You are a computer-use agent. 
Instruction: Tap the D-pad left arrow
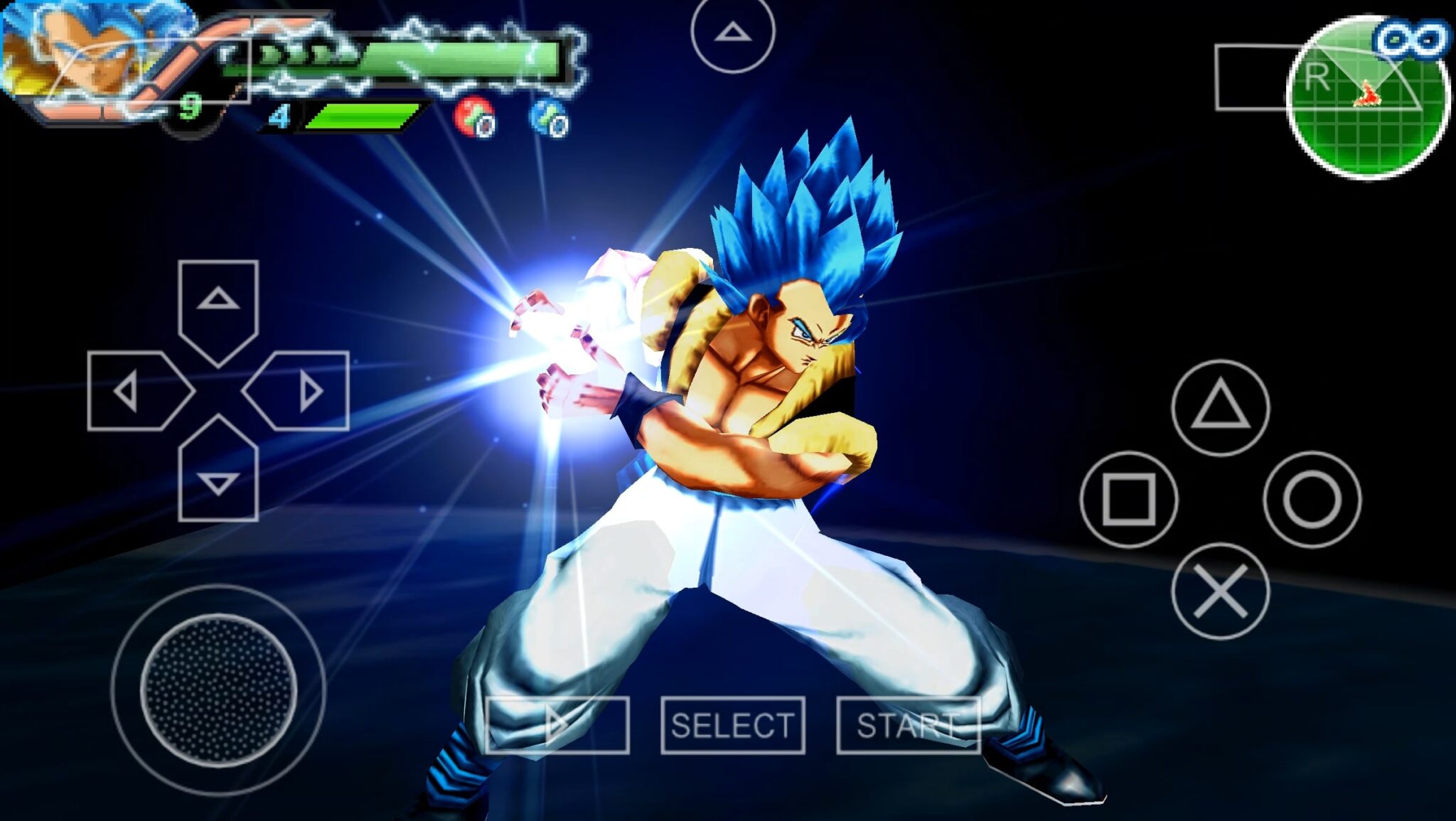[135, 391]
